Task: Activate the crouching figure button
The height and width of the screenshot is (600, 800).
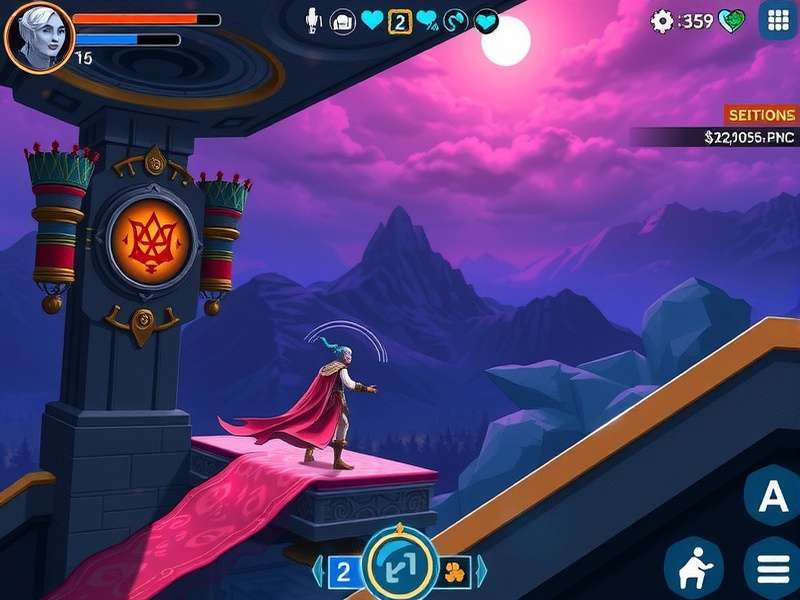Action: [x=694, y=567]
